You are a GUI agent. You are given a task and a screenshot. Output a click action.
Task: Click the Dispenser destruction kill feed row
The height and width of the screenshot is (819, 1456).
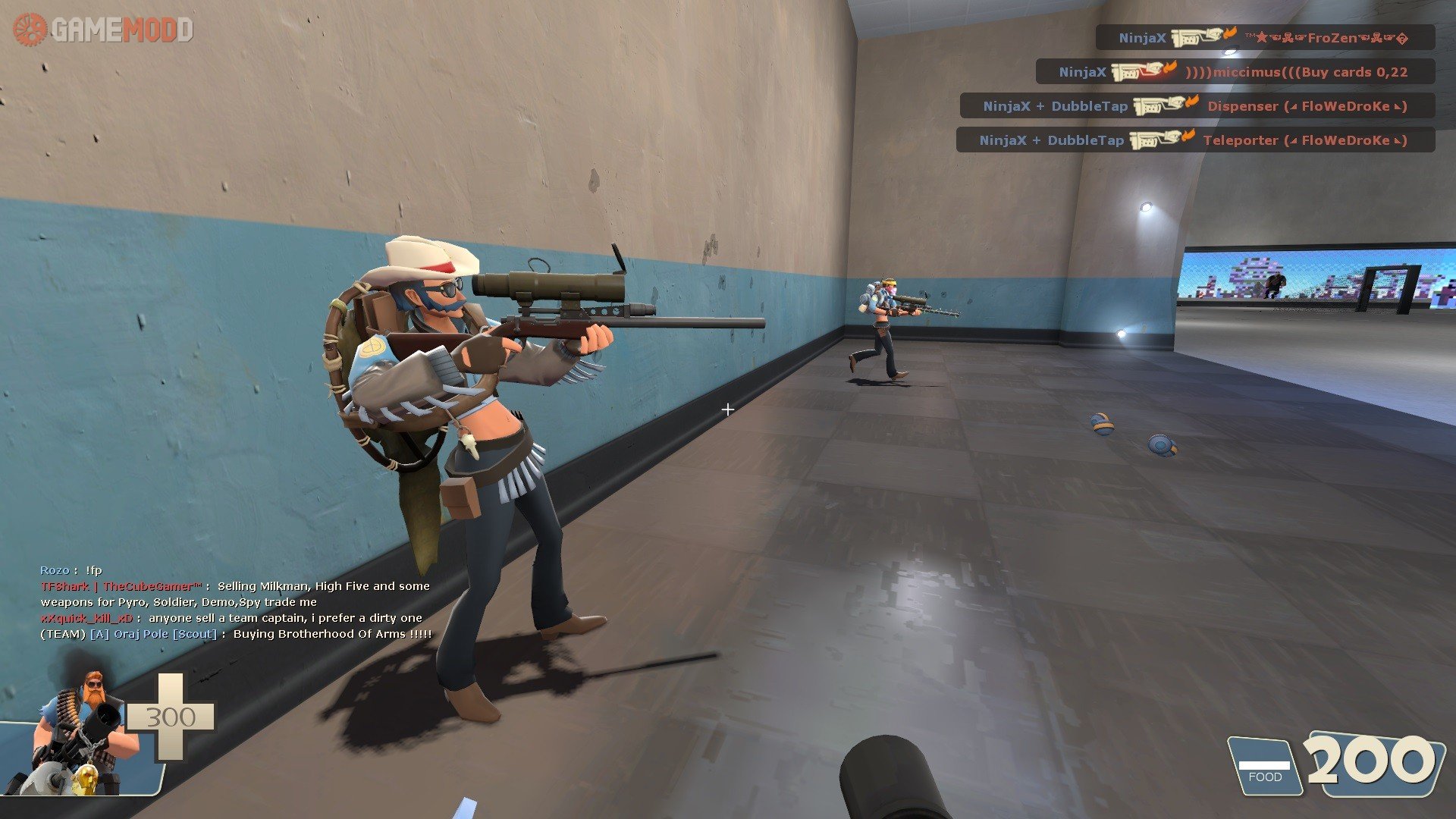[1197, 106]
